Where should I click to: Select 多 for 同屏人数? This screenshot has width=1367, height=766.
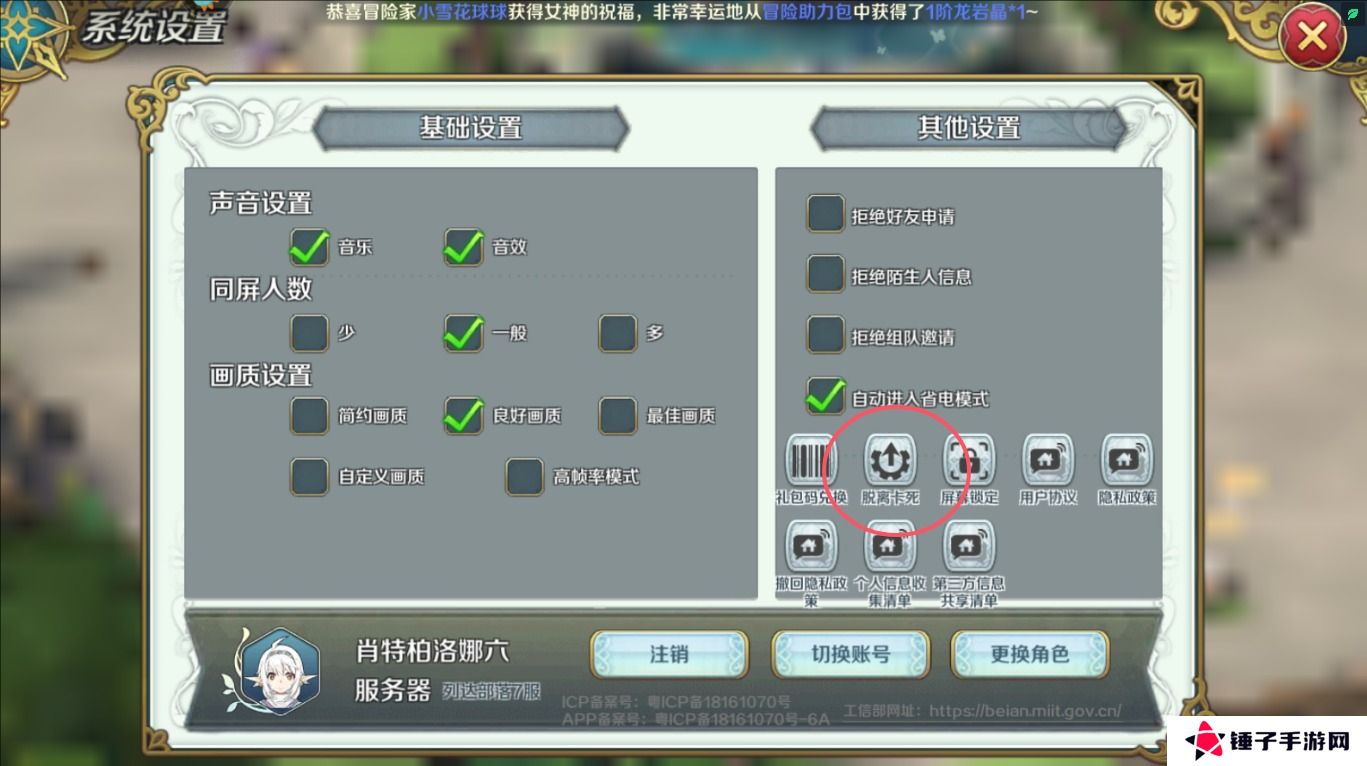tap(617, 332)
